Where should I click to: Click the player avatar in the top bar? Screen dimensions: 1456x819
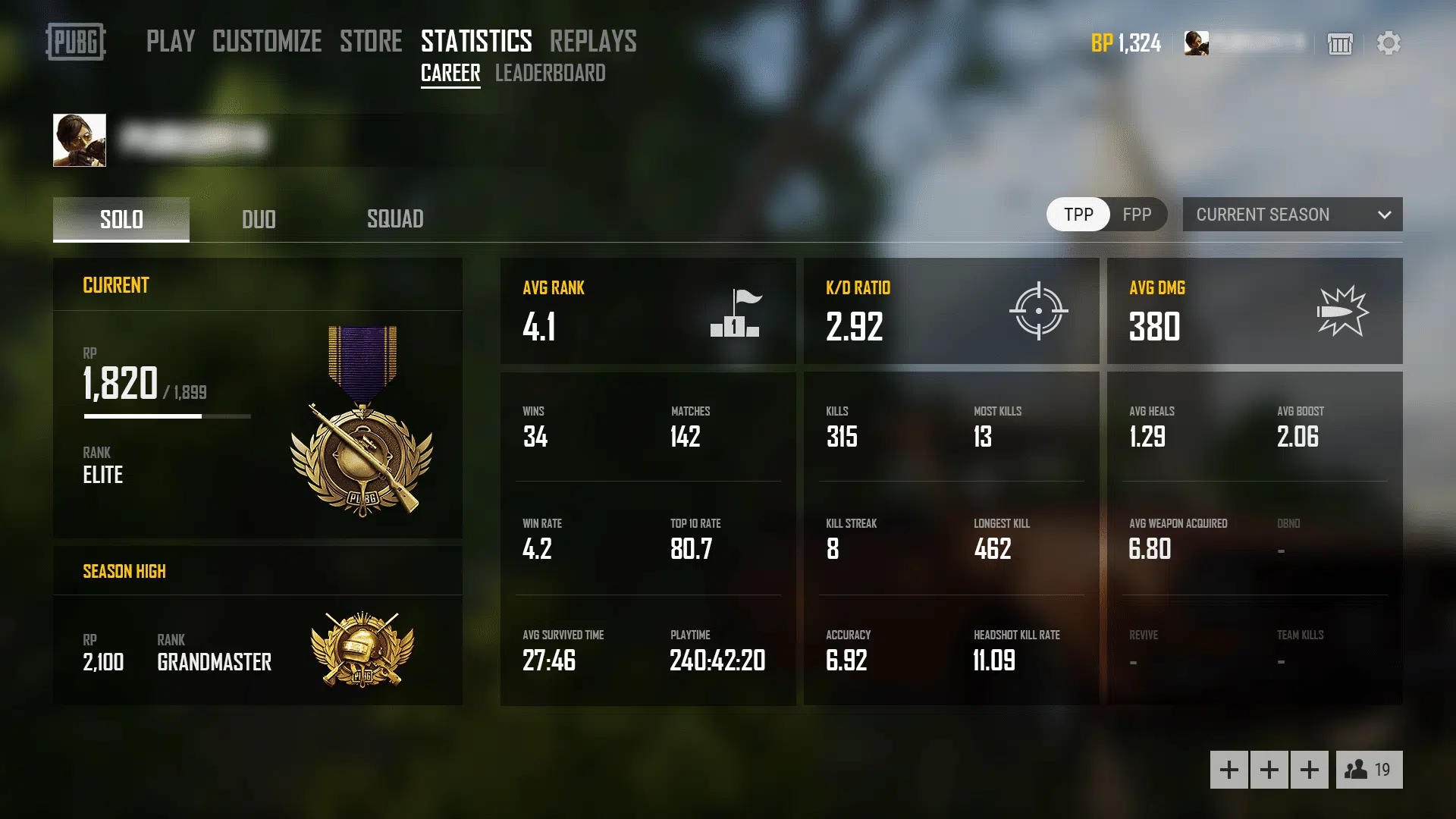[x=1197, y=43]
